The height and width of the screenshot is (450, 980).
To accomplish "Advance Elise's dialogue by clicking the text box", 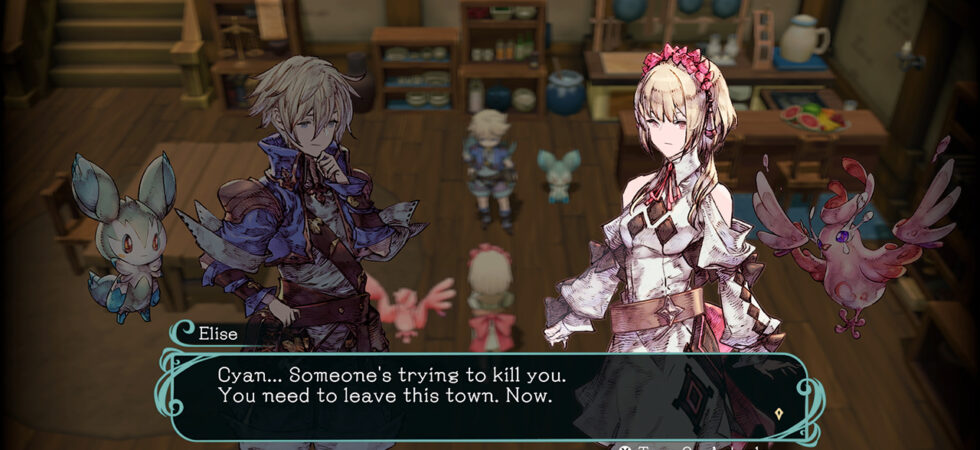I will [x=480, y=396].
